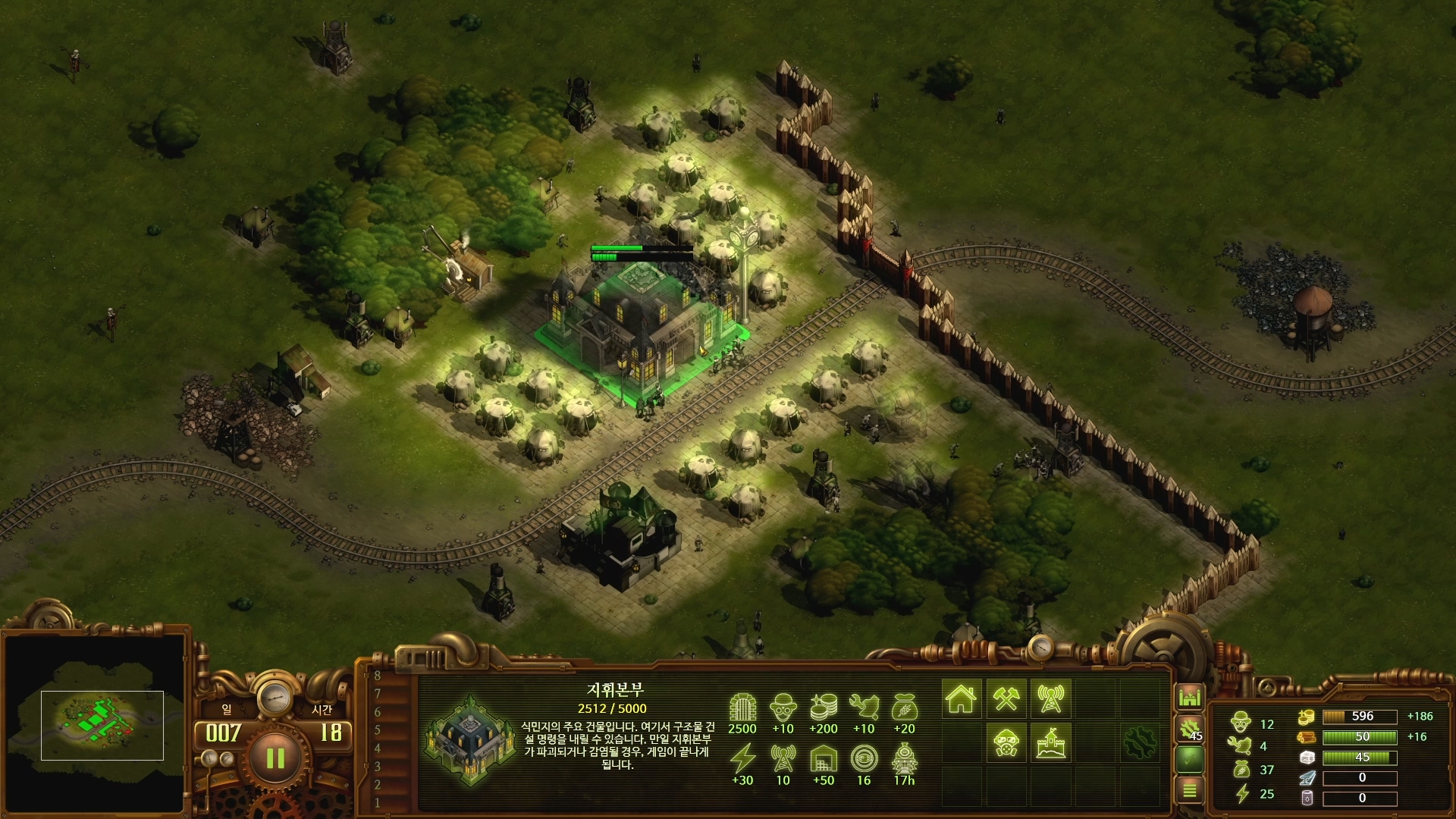Open the crossed hammers resources build category
Viewport: 1456px width, 819px height.
tap(1006, 698)
